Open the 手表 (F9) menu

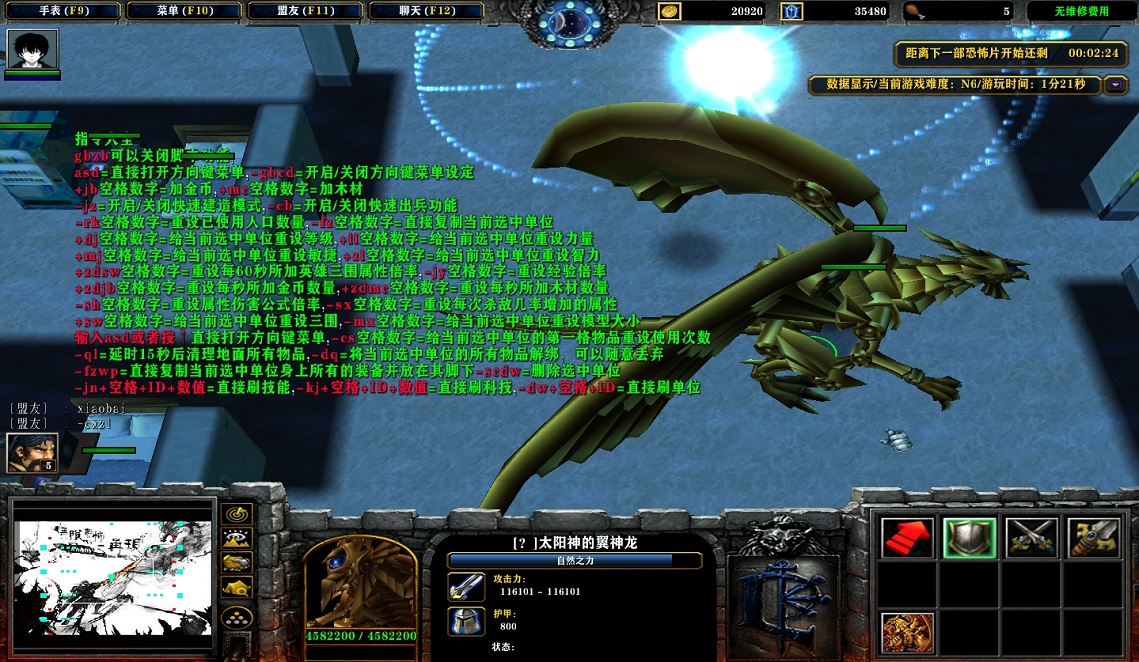point(64,11)
